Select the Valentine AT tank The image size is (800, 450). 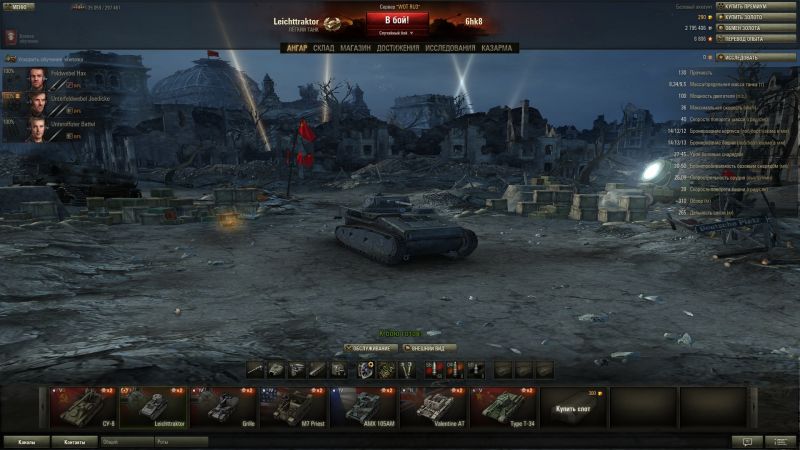point(434,408)
